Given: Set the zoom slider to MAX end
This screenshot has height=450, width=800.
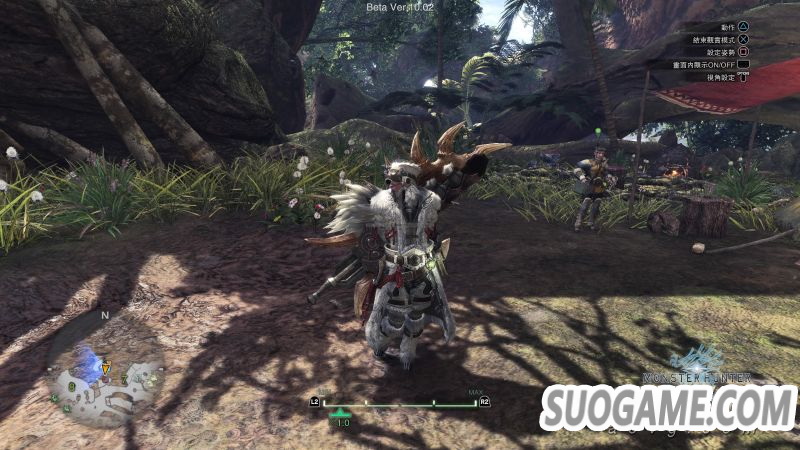Looking at the screenshot, I should (474, 404).
